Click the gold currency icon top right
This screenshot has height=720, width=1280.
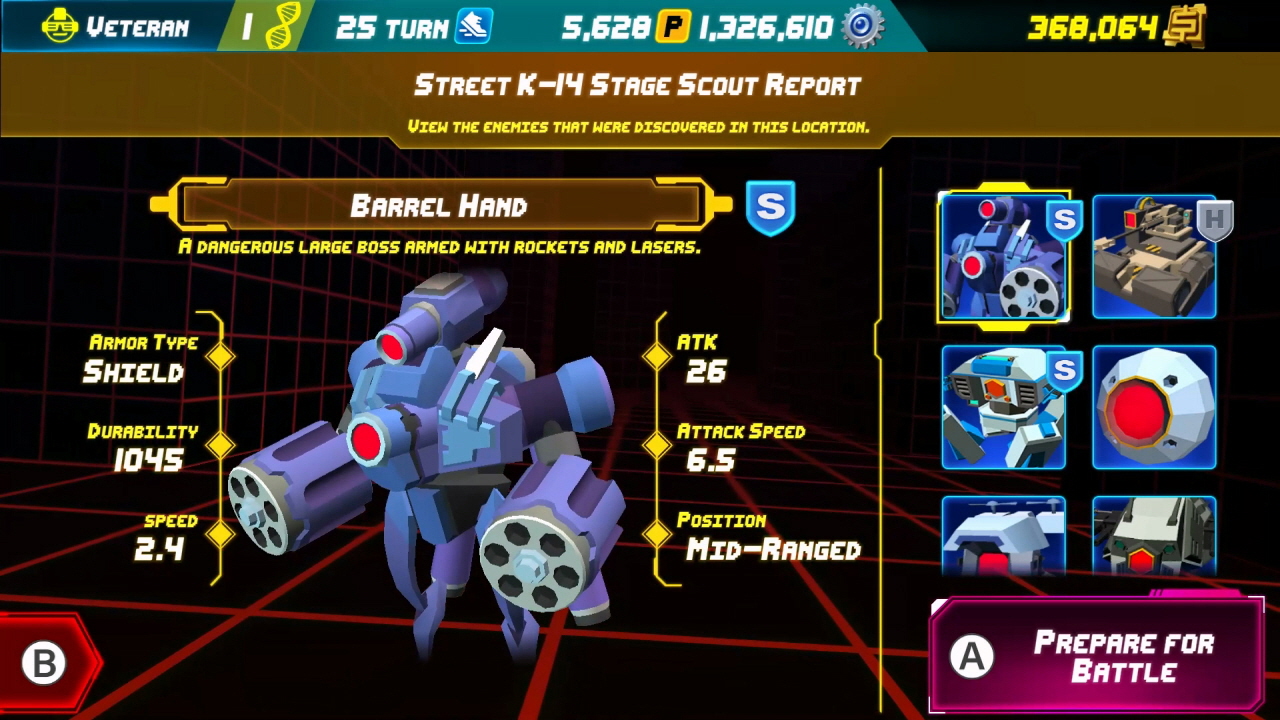point(1185,27)
